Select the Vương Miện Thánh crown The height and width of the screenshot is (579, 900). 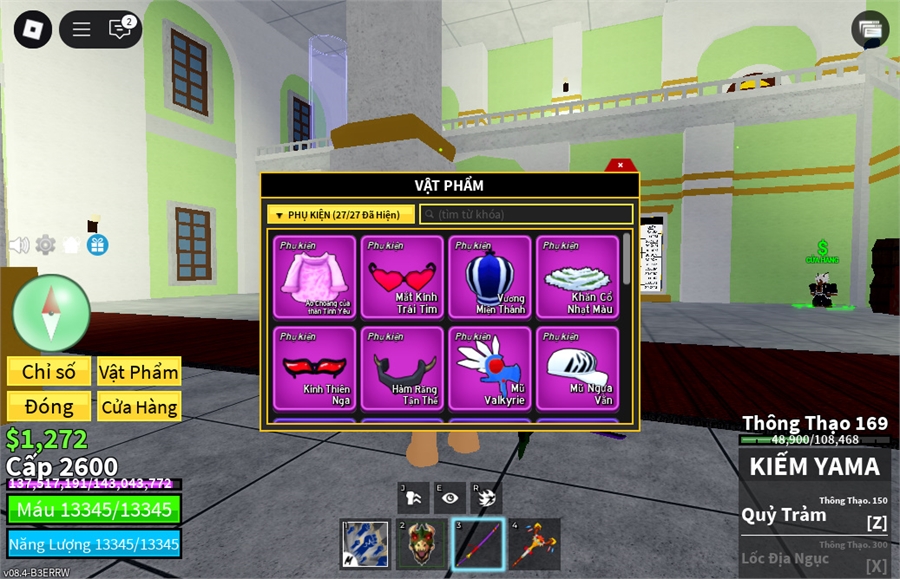coord(490,277)
